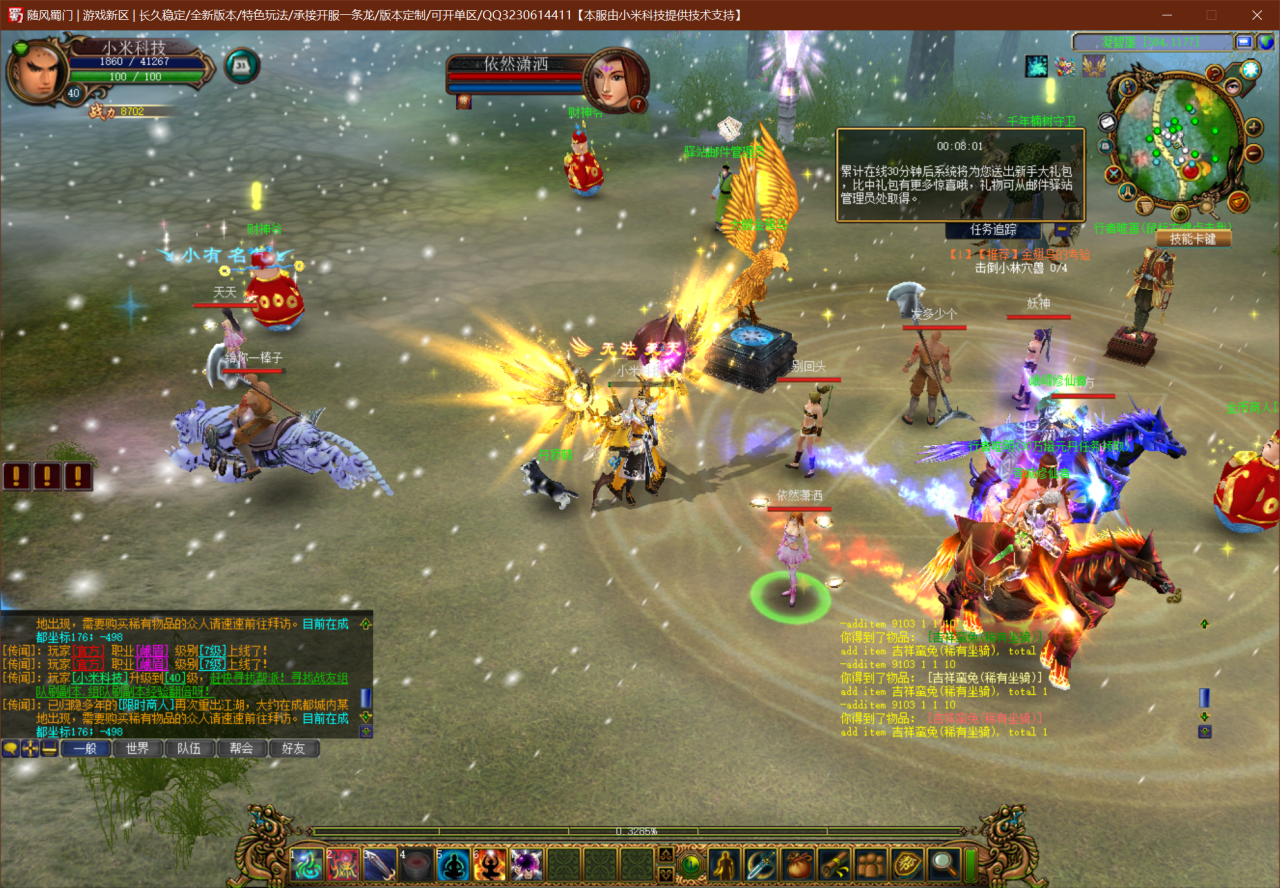Image resolution: width=1280 pixels, height=888 pixels.
Task: Select the 依然潇洒 target portrait
Action: pos(612,80)
